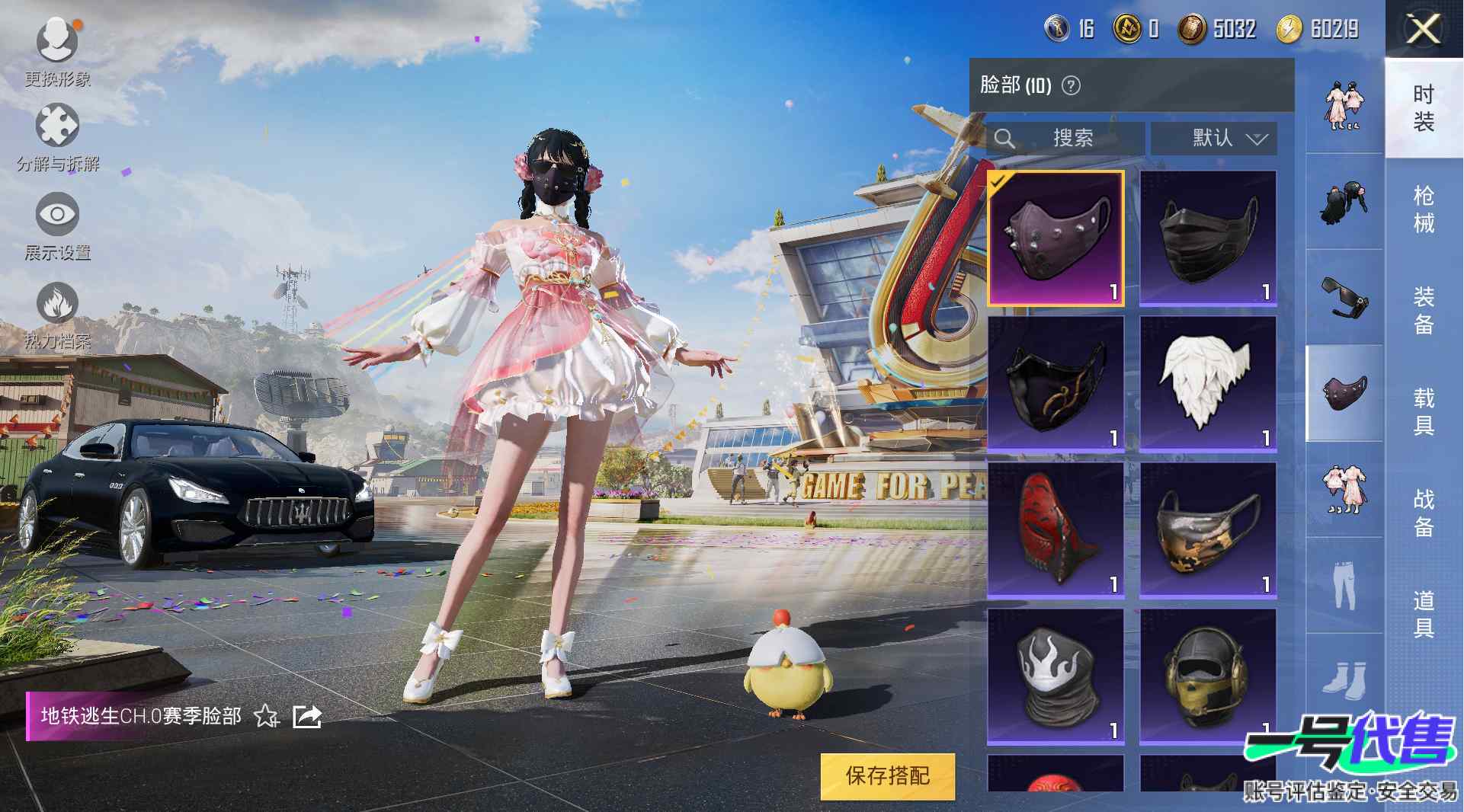Open the 默认 sort dropdown

1214,138
